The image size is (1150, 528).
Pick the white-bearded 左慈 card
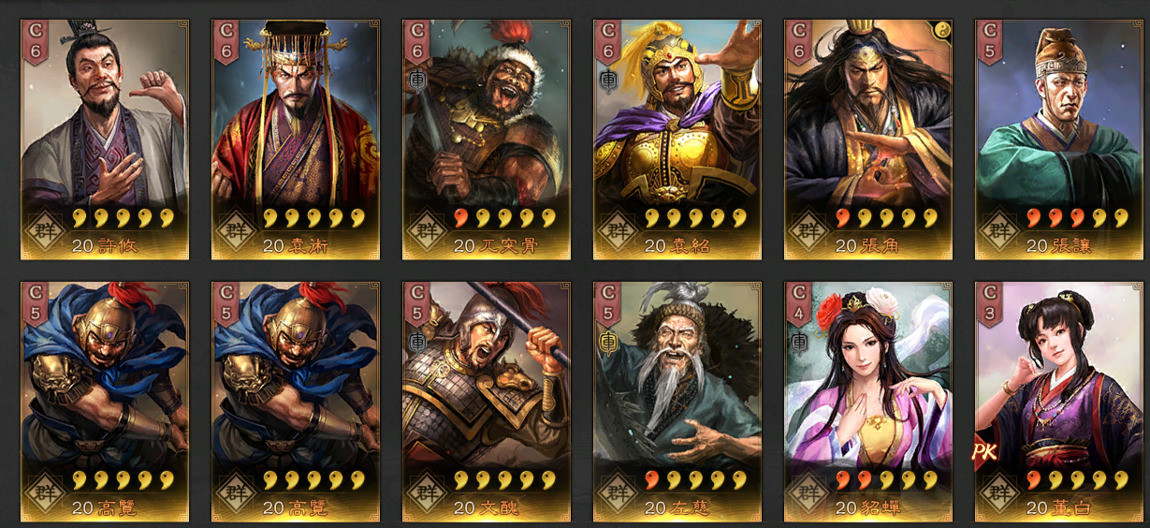pos(677,400)
